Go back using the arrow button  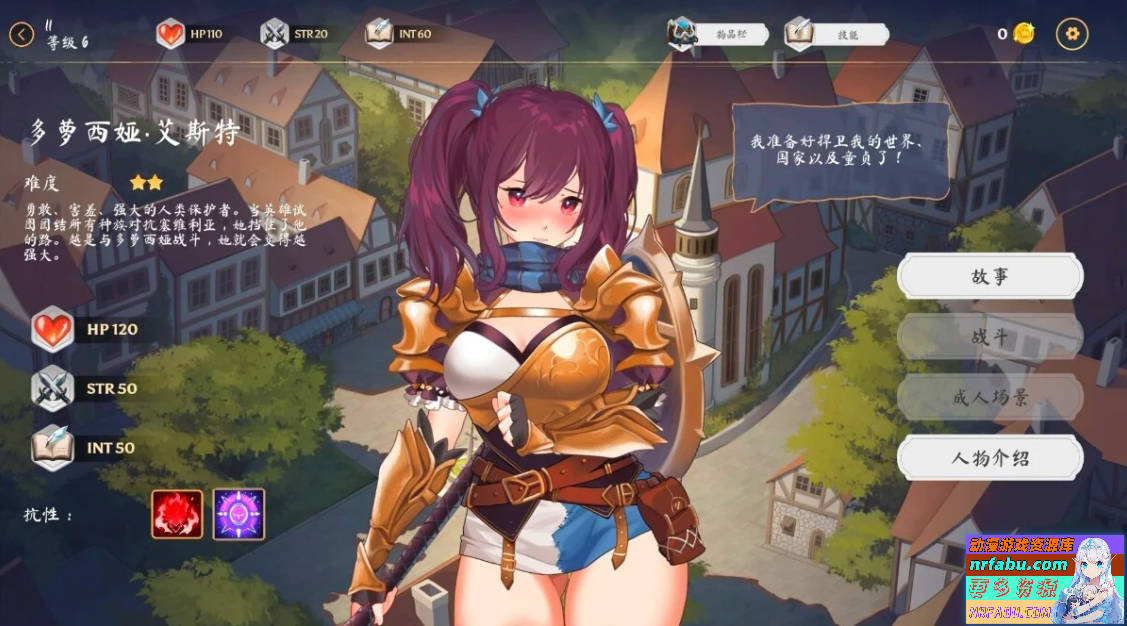pos(22,34)
